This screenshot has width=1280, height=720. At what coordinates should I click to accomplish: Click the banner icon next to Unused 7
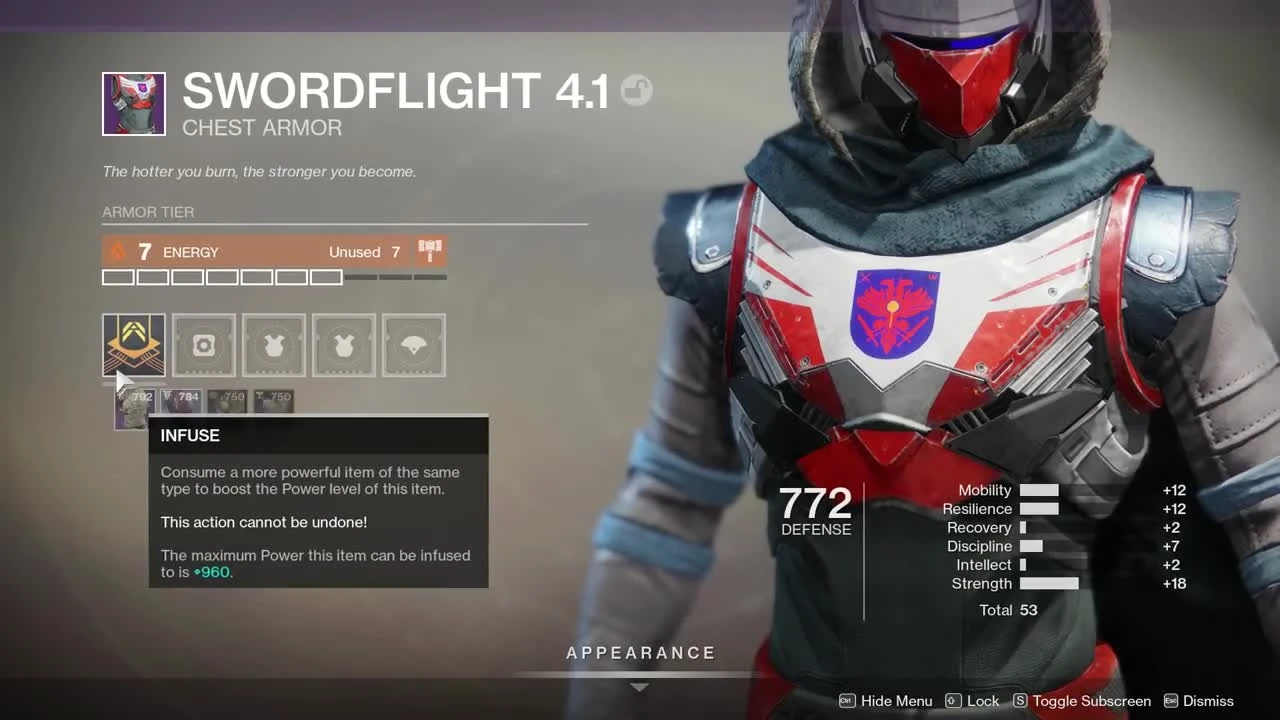point(429,251)
